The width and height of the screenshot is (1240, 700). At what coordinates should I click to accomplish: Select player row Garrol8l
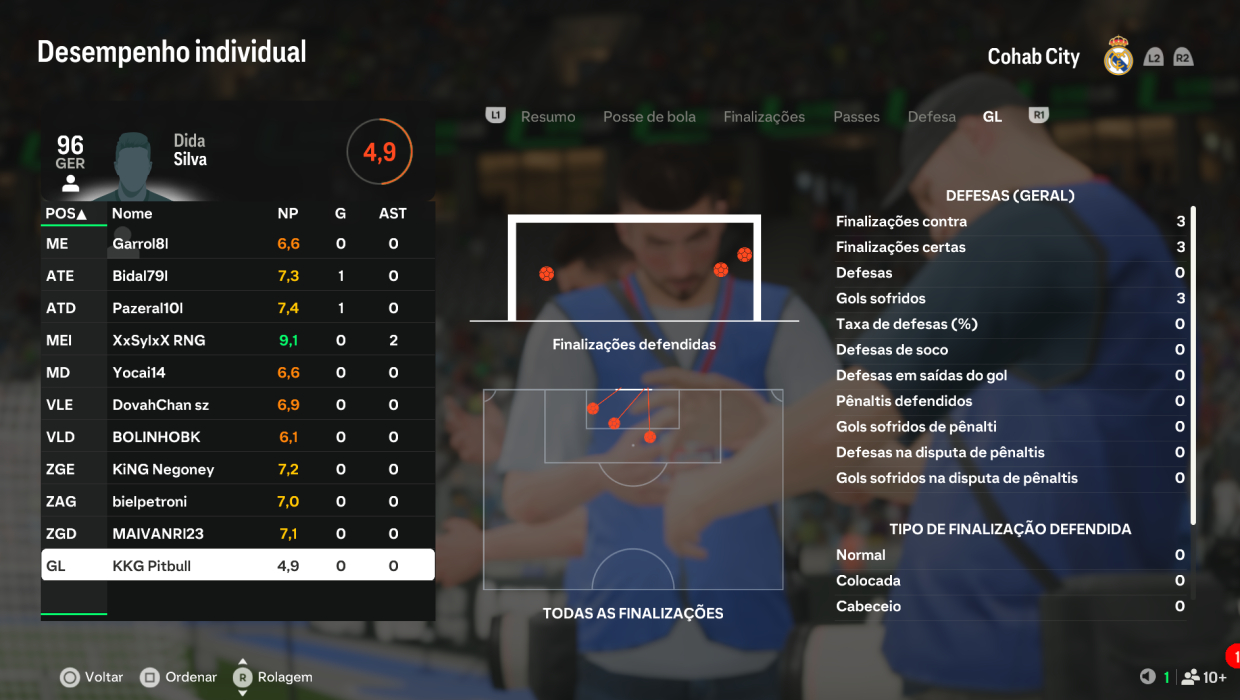tap(238, 244)
